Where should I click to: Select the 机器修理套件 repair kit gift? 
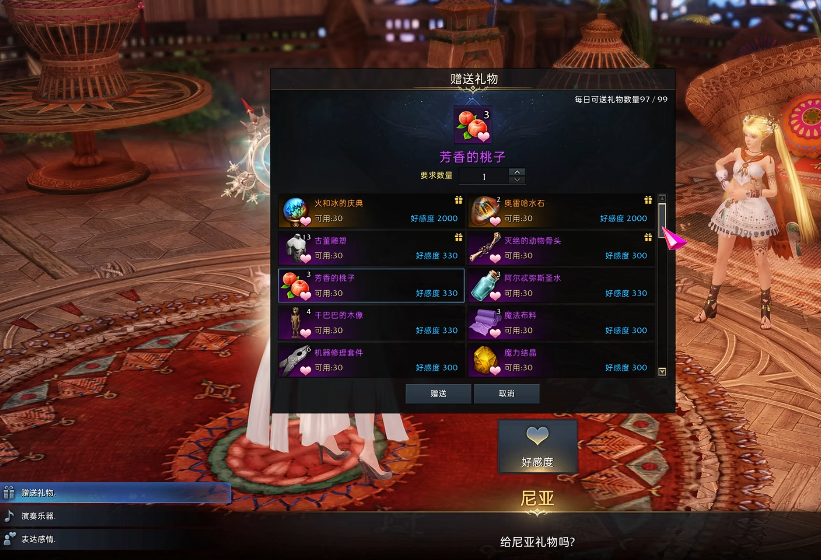pos(371,359)
